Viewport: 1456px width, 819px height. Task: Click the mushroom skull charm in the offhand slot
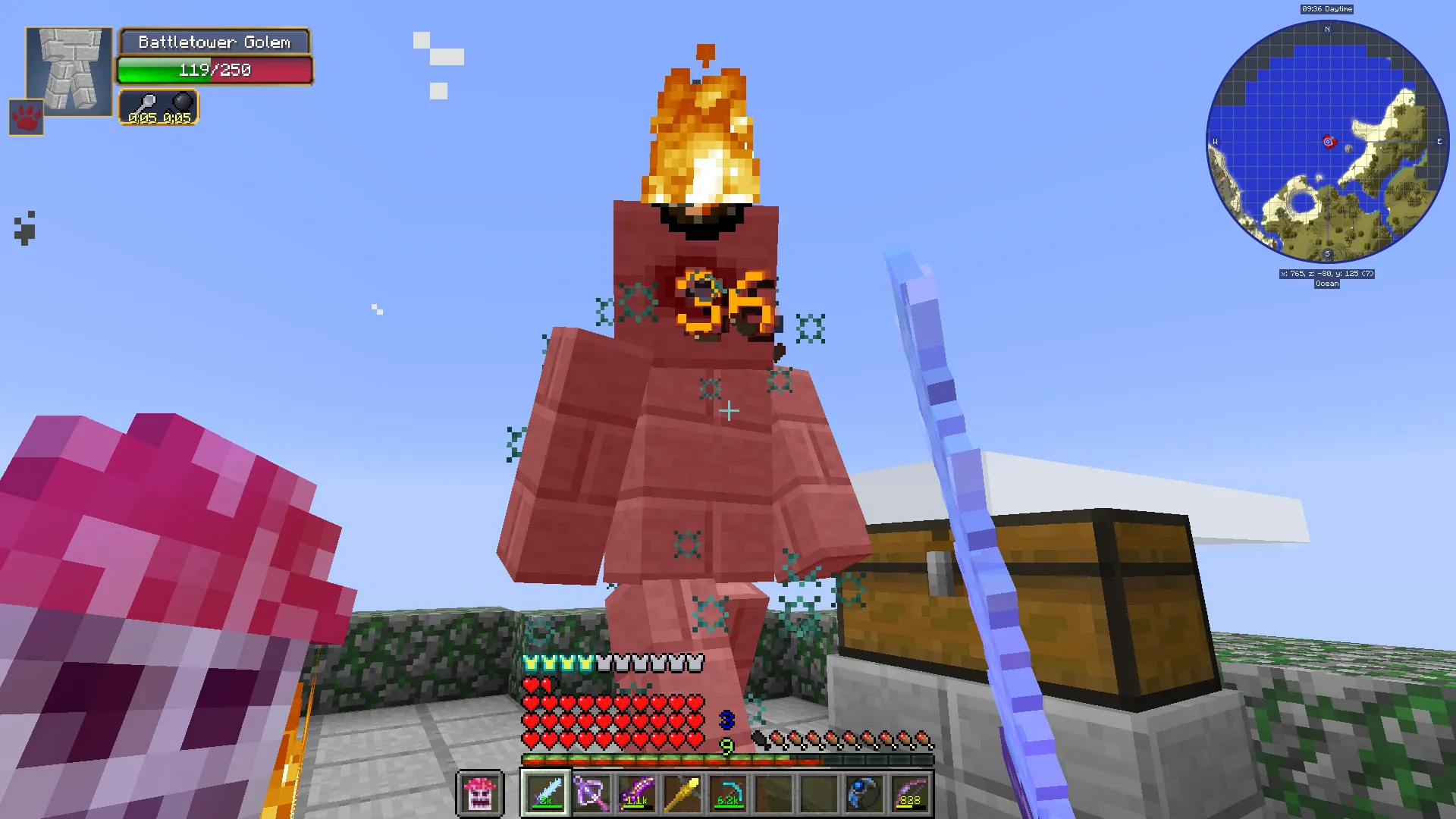pos(480,792)
